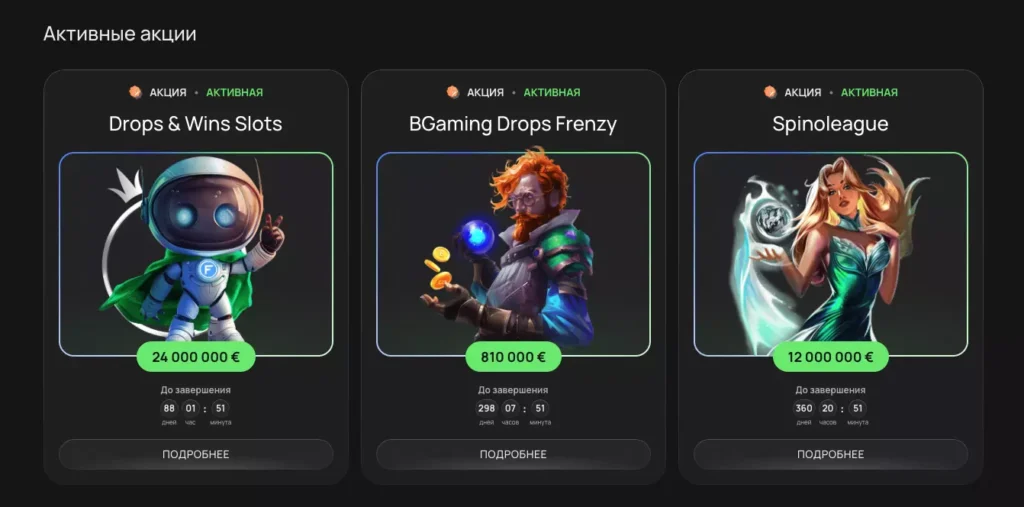The height and width of the screenshot is (507, 1024).
Task: Open ПОДРОБНЕЕ for BGaming Drops Frenzy
Action: (513, 454)
